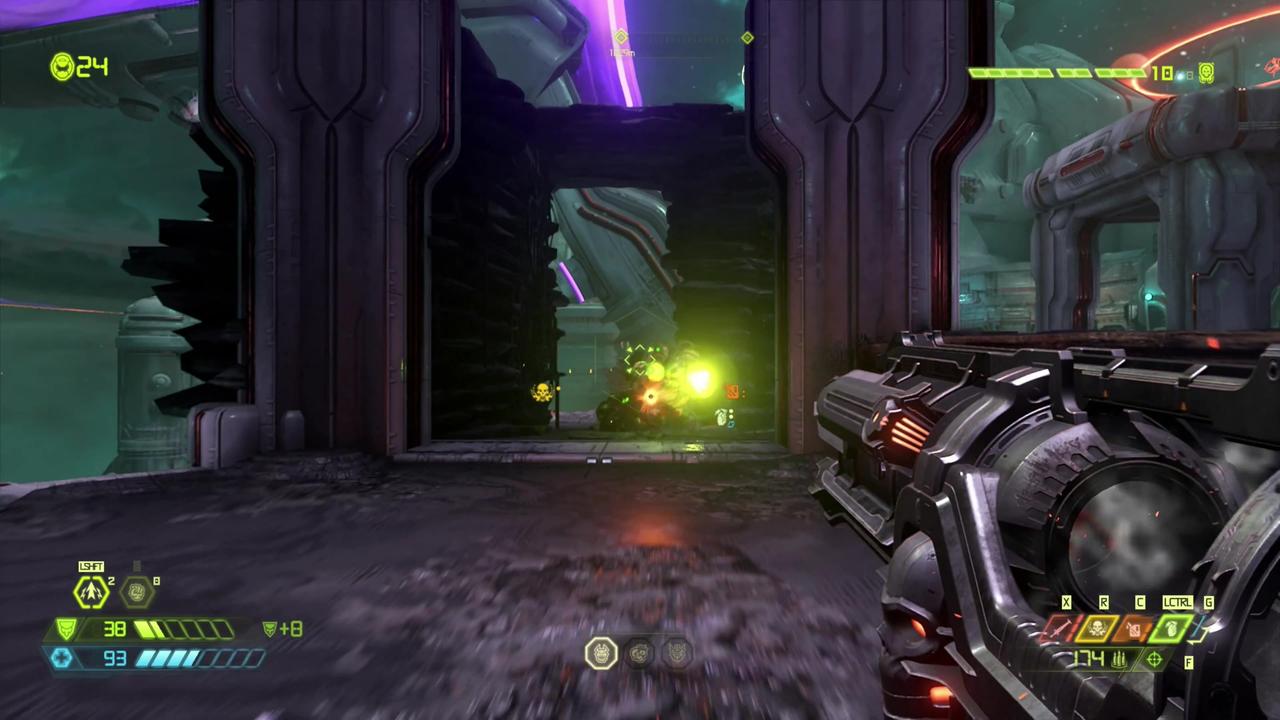Click the green armor shield icon
The width and height of the screenshot is (1280, 720).
pos(64,628)
